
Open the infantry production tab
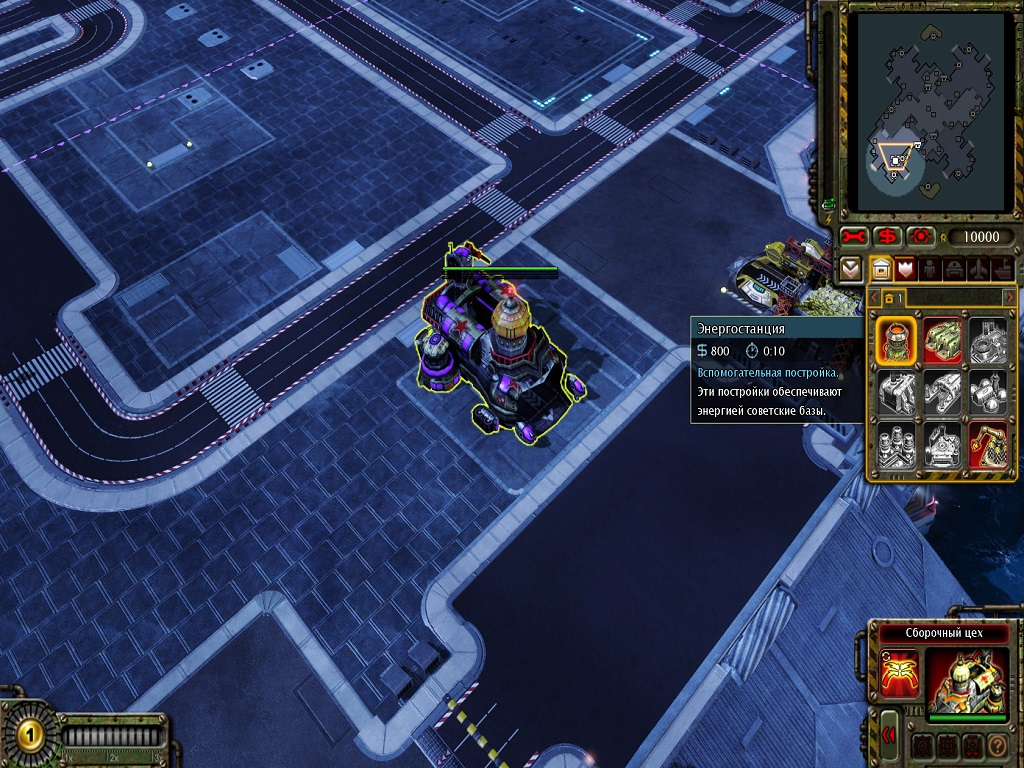coord(929,269)
